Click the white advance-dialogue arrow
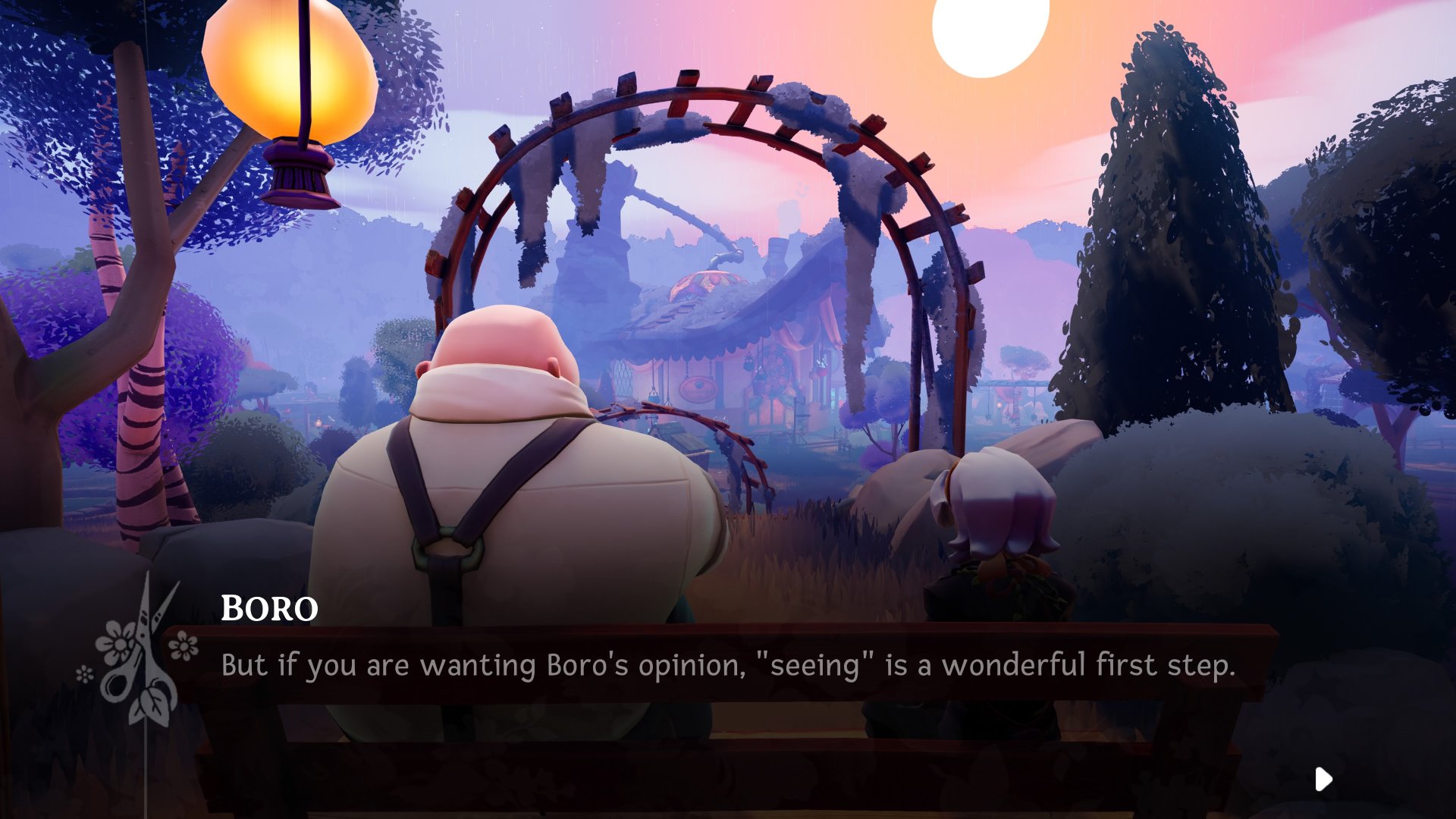This screenshot has width=1456, height=819. [1323, 778]
